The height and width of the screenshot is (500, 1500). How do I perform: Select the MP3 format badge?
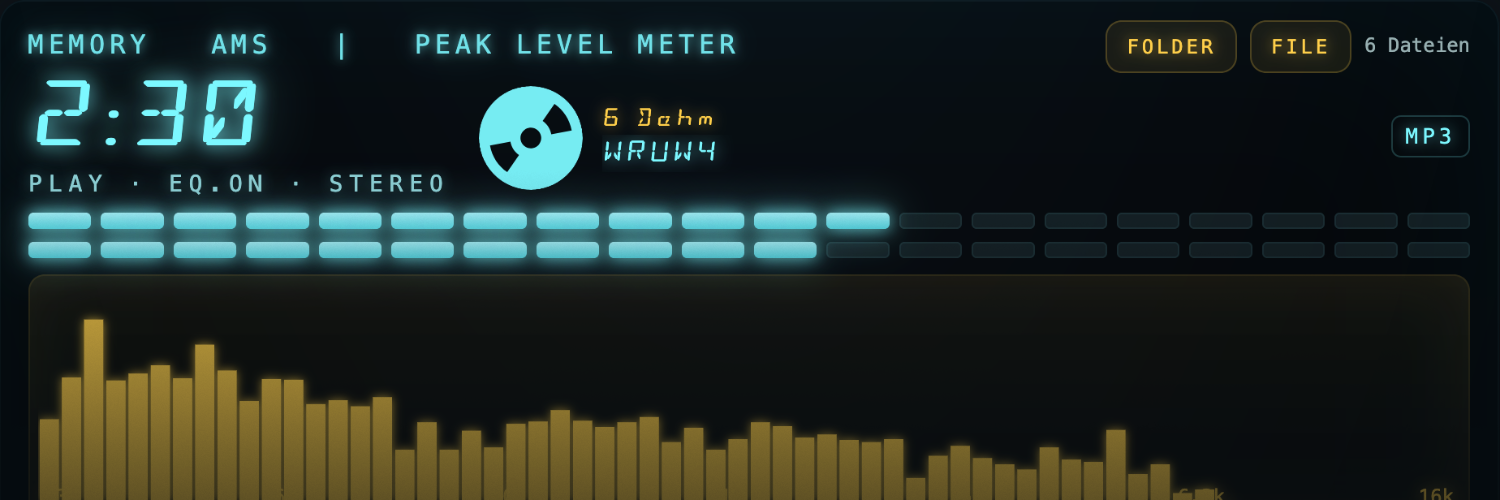(x=1430, y=137)
